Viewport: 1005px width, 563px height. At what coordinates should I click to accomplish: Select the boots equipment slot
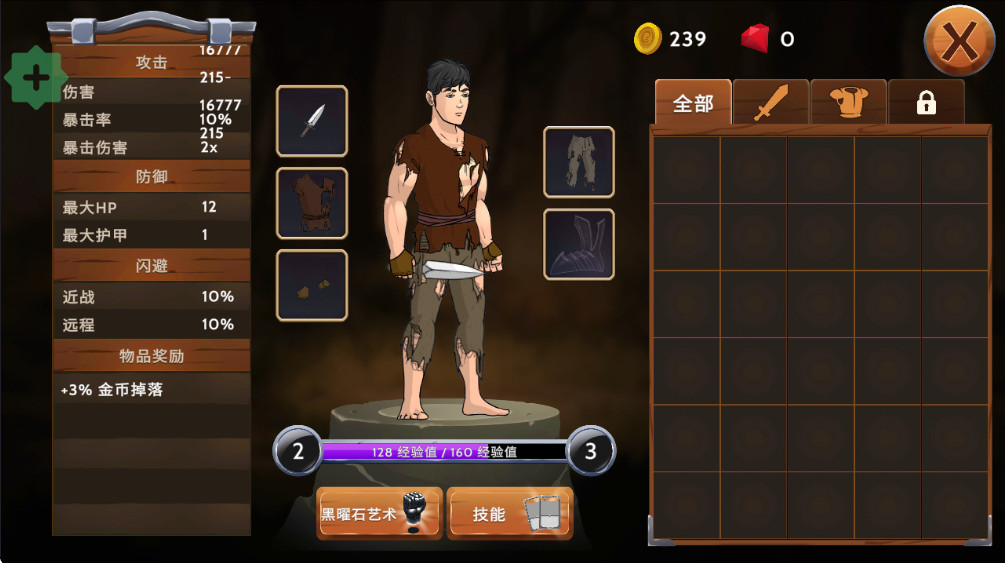[x=579, y=244]
